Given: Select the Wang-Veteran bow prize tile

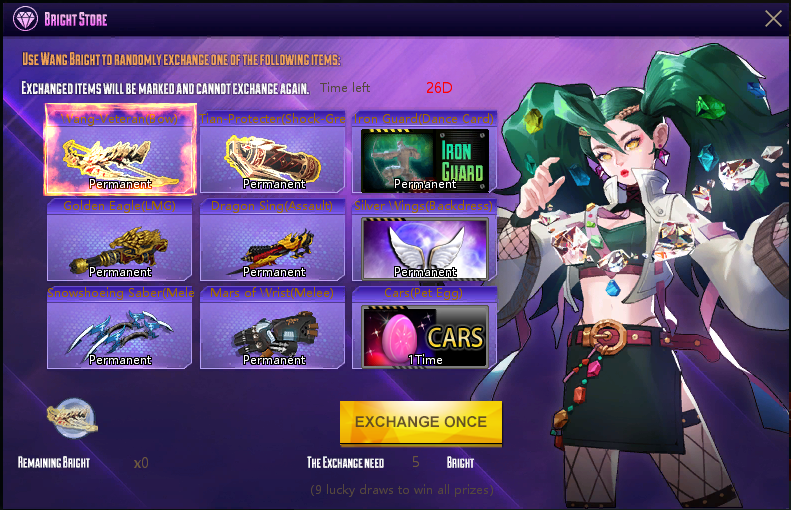Looking at the screenshot, I should coord(120,154).
